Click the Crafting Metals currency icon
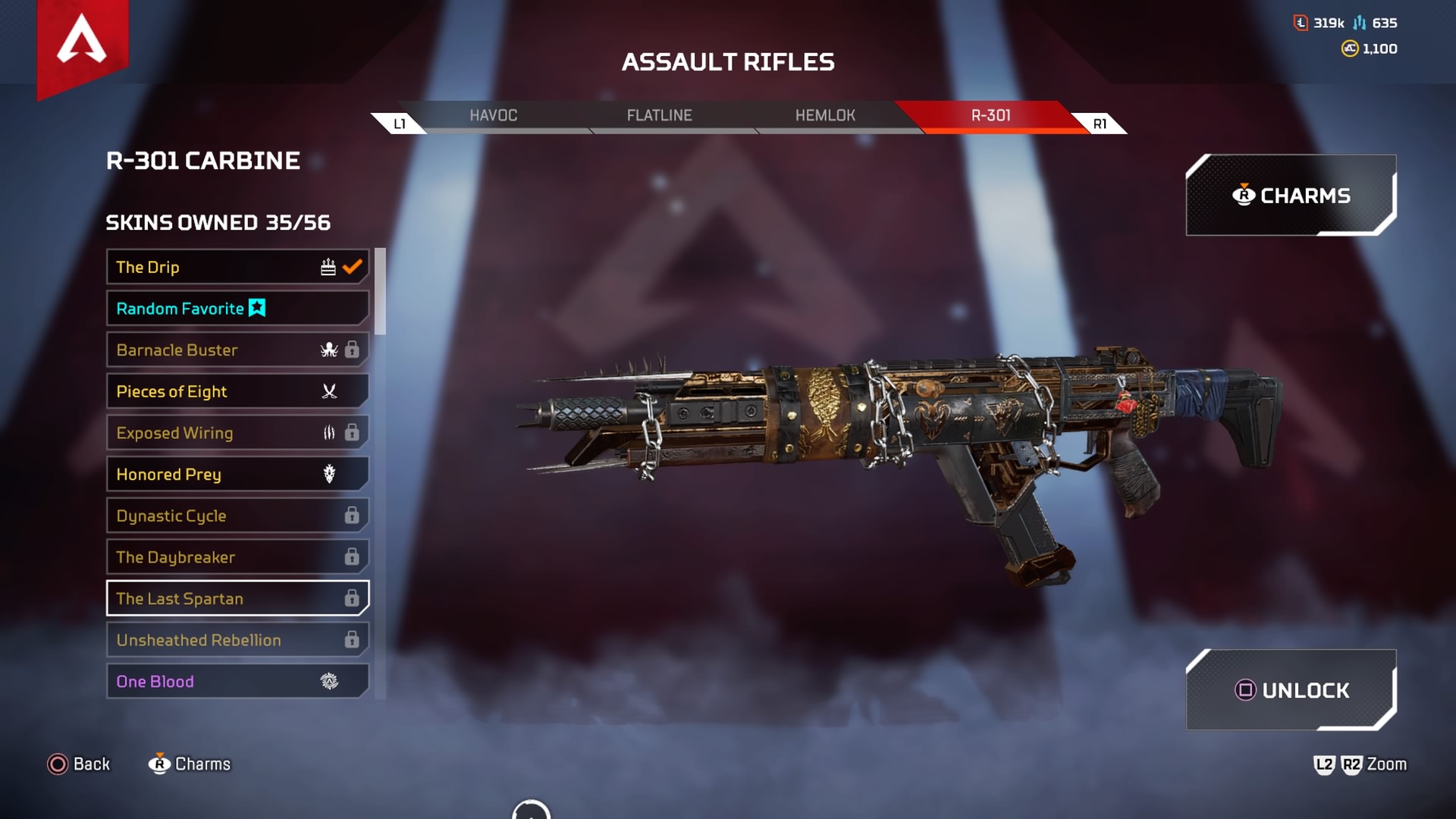This screenshot has height=819, width=1456. click(x=1360, y=23)
